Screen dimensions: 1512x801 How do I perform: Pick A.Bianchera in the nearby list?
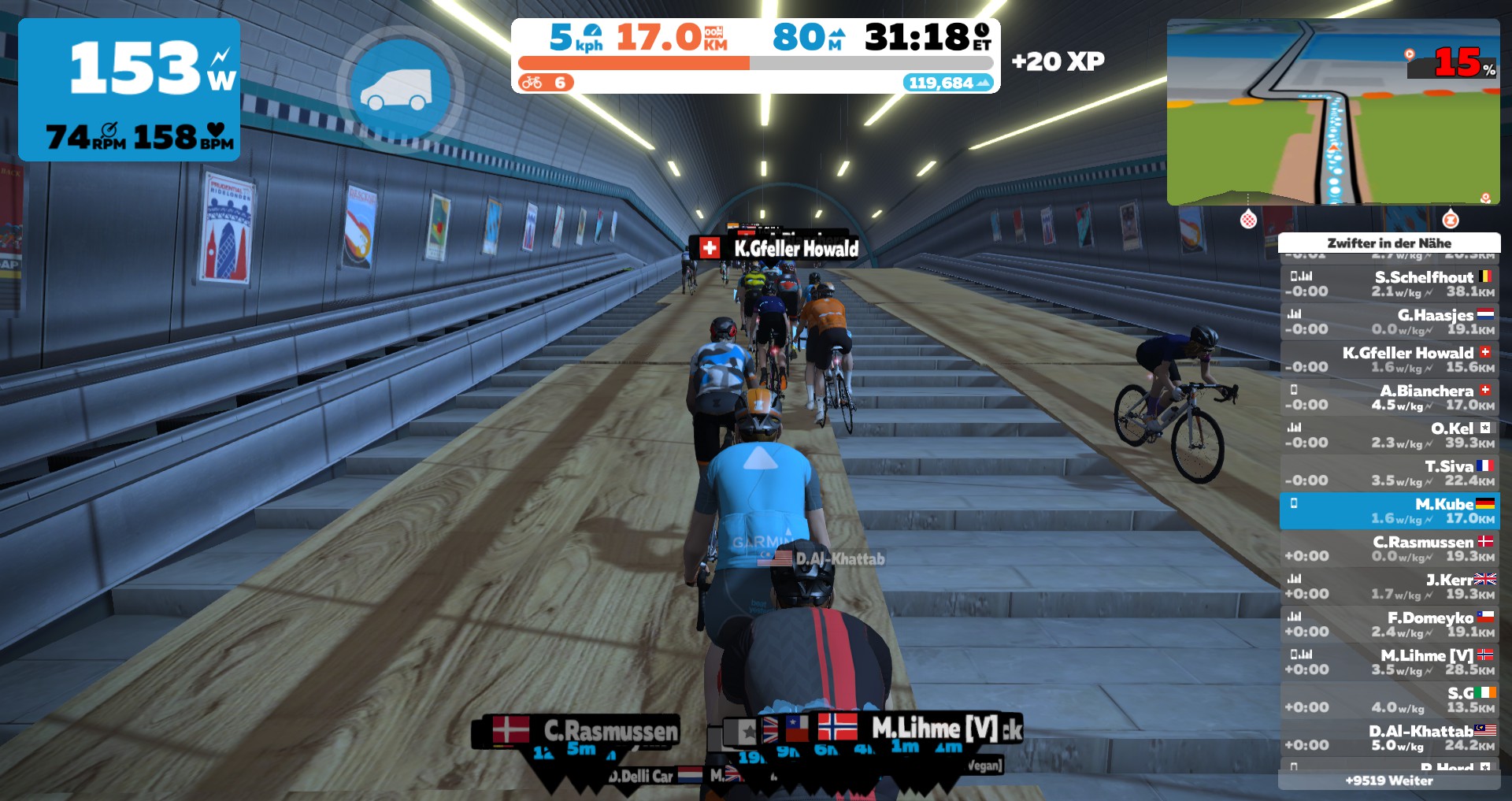[x=1389, y=397]
